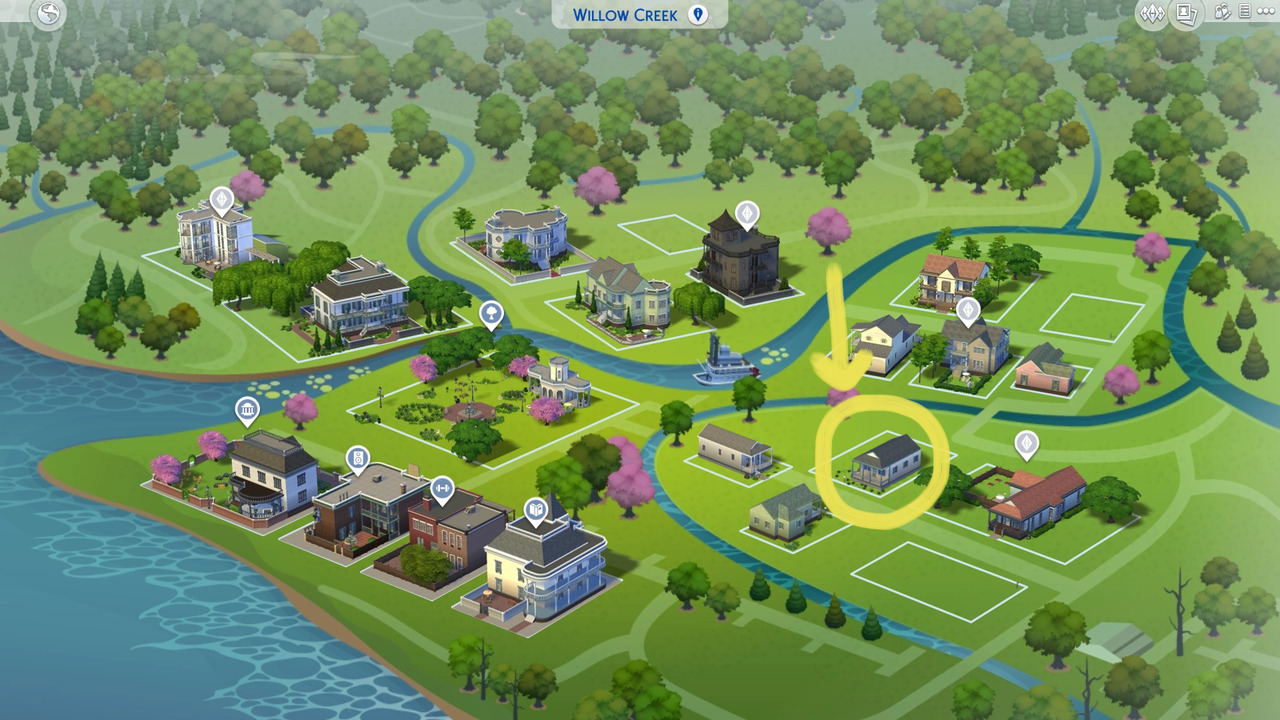Select the museum map marker
The image size is (1280, 720).
pyautogui.click(x=247, y=410)
